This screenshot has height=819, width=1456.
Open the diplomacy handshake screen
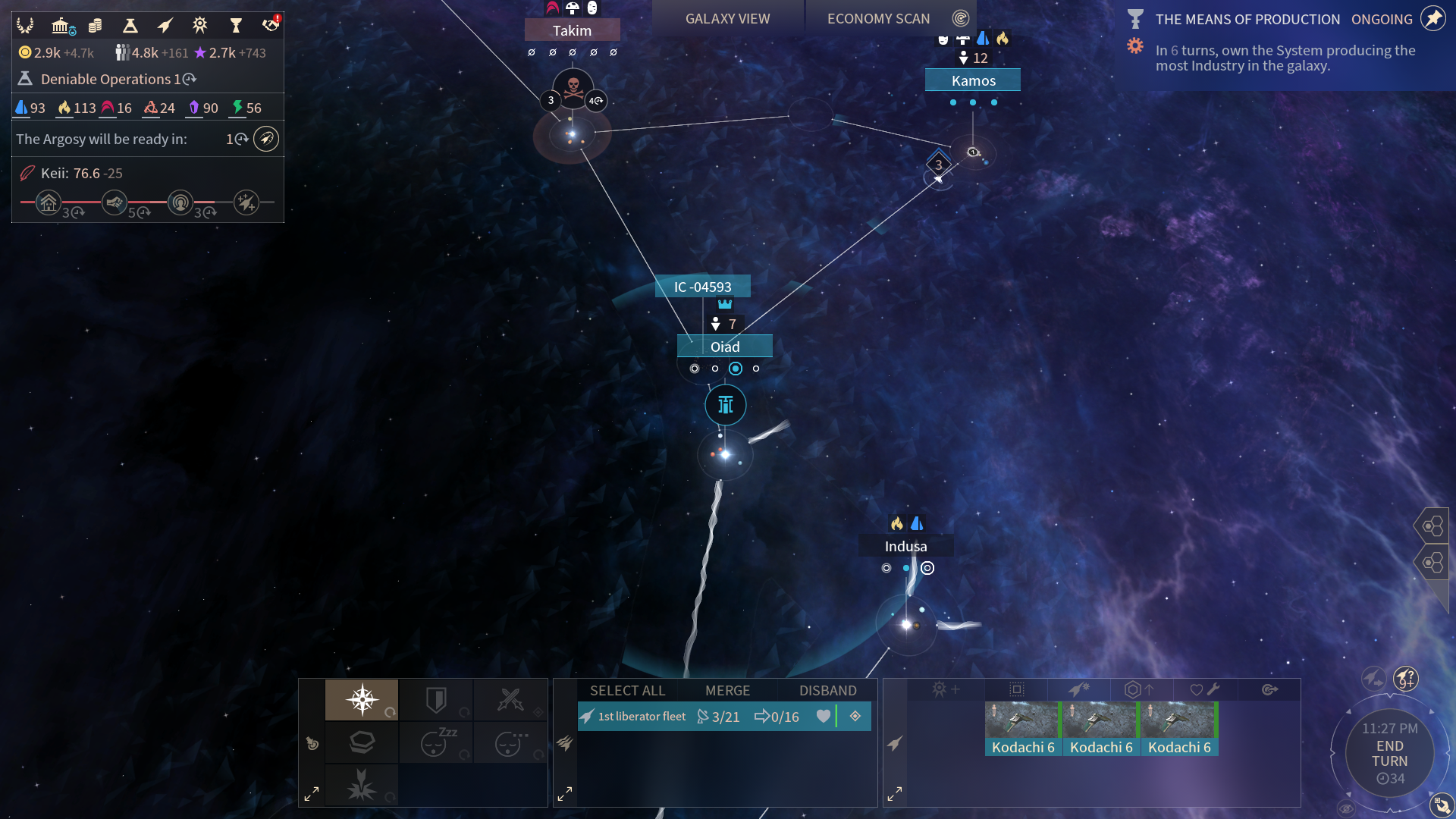tap(270, 26)
